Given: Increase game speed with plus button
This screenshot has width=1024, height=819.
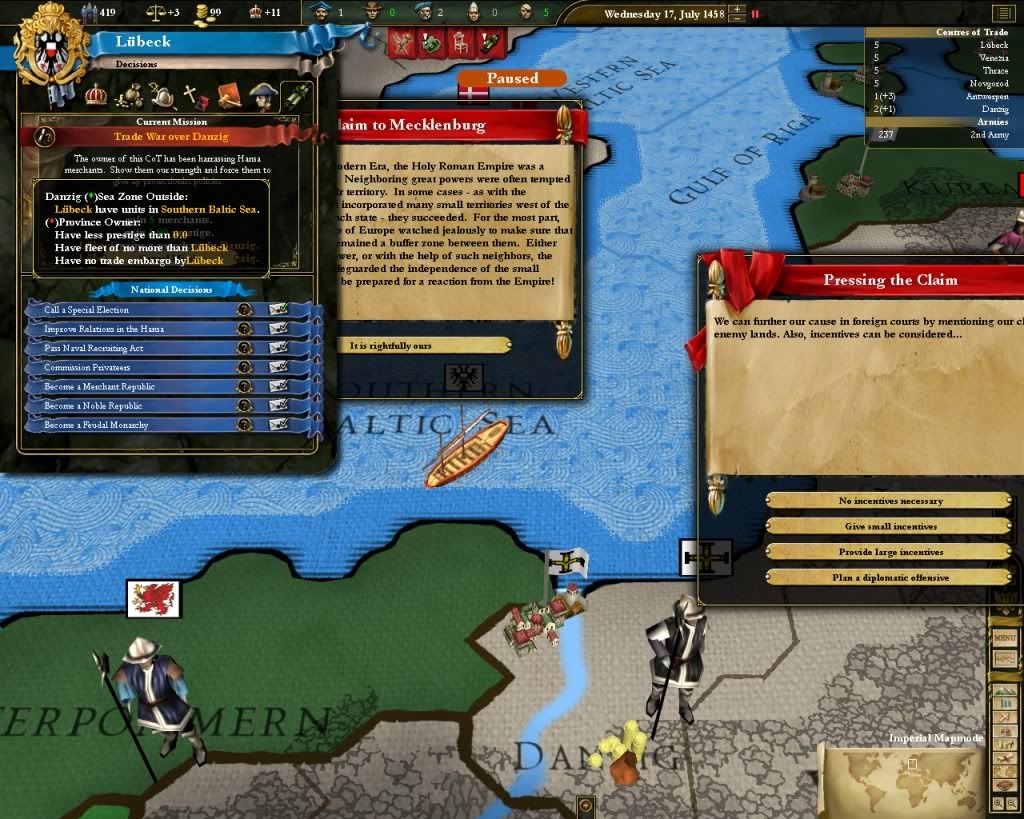Looking at the screenshot, I should point(737,9).
